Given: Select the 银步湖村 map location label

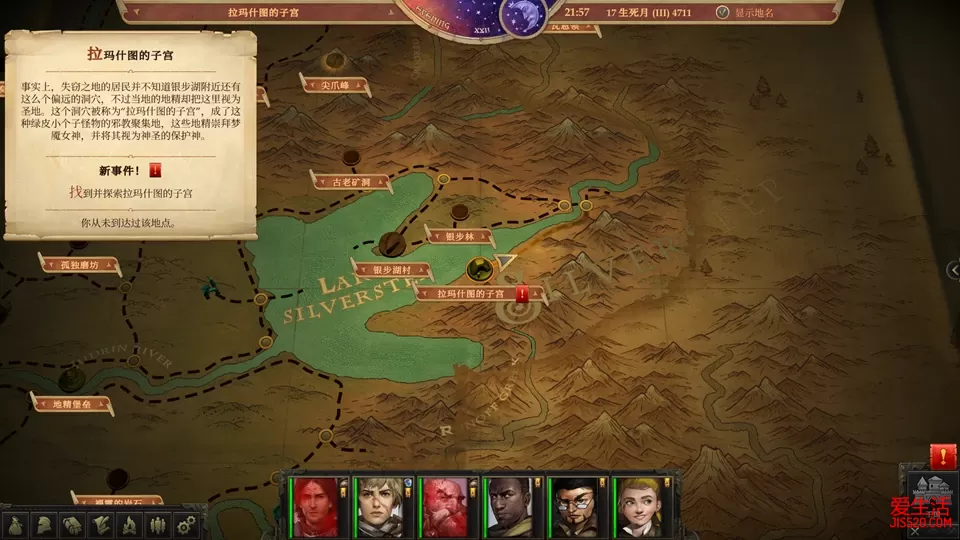Looking at the screenshot, I should [x=391, y=270].
